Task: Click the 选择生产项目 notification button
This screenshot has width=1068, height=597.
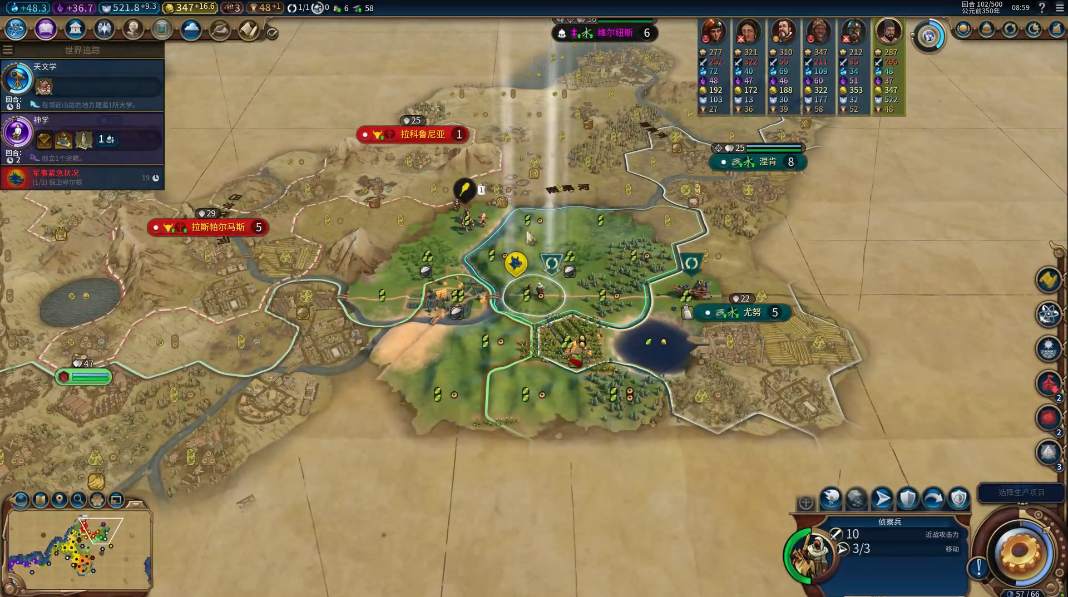Action: coord(1018,492)
